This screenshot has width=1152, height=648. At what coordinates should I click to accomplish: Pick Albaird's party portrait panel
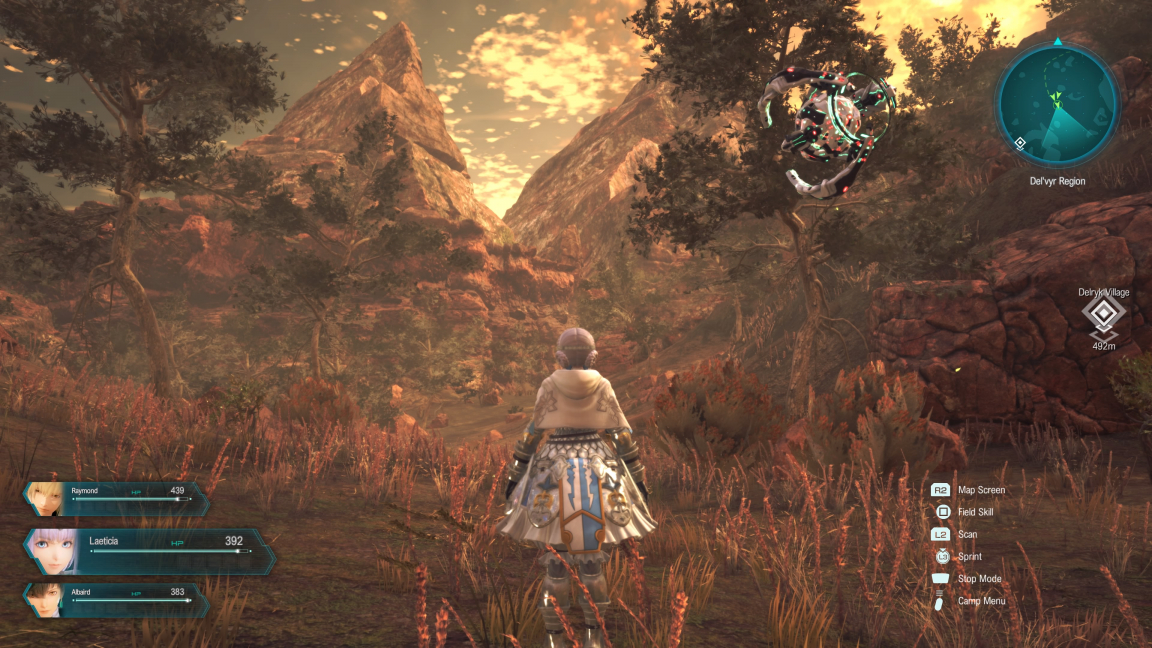pos(116,598)
